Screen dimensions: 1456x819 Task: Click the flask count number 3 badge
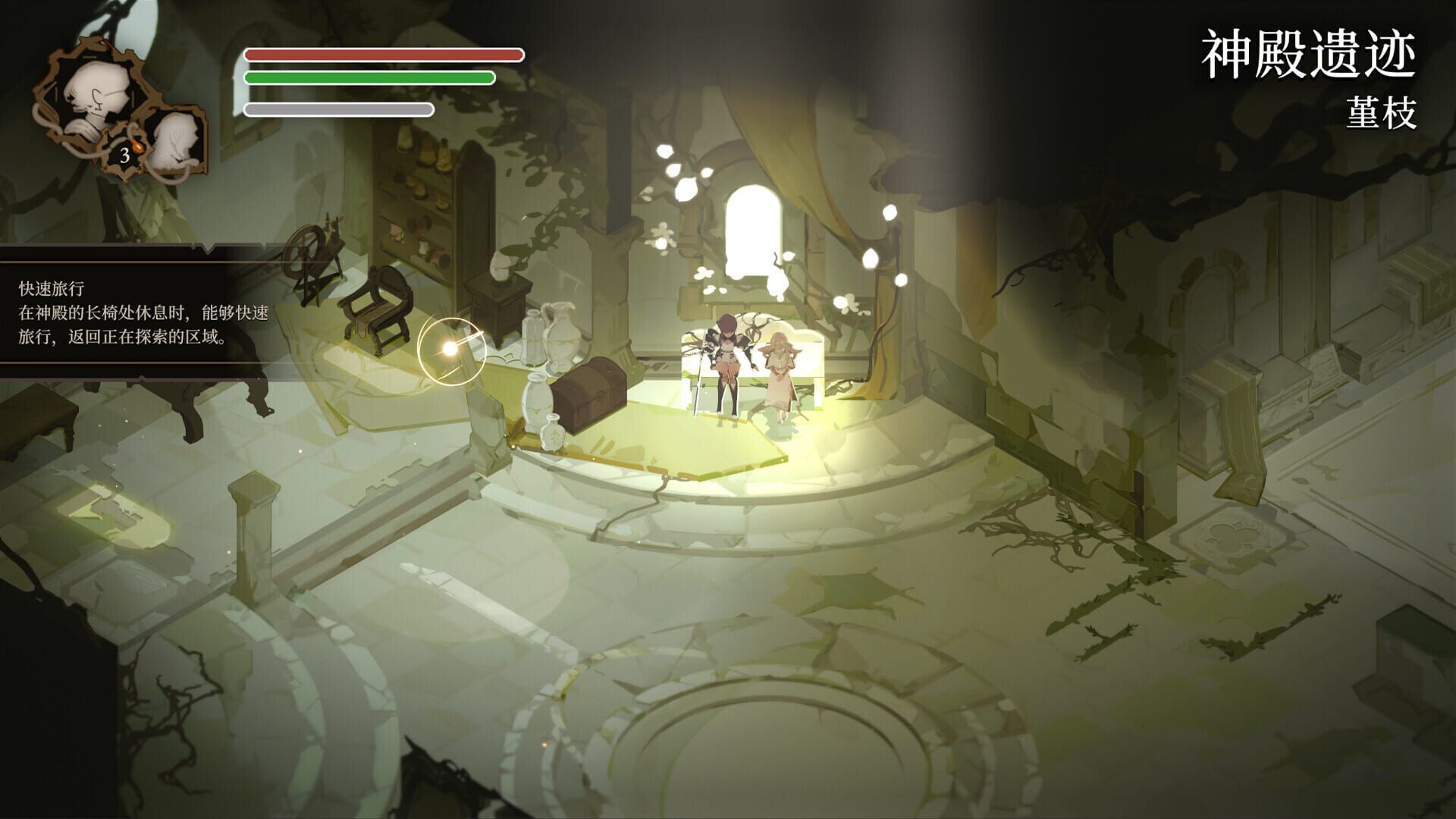point(124,155)
